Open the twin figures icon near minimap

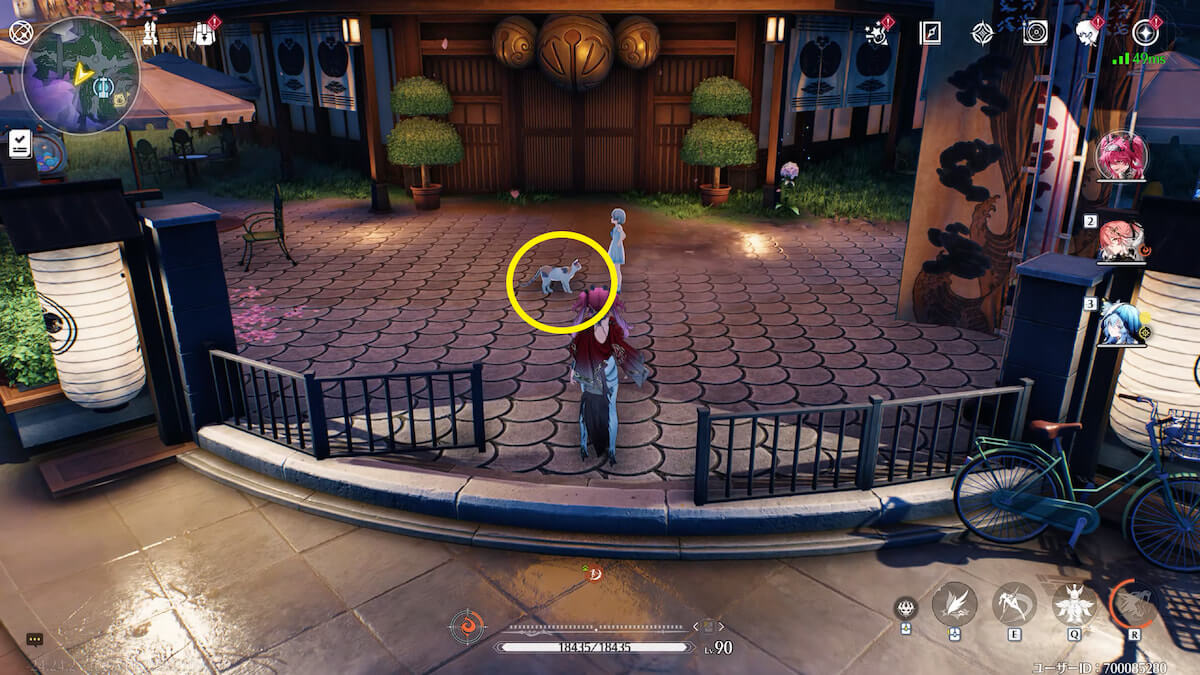[153, 32]
